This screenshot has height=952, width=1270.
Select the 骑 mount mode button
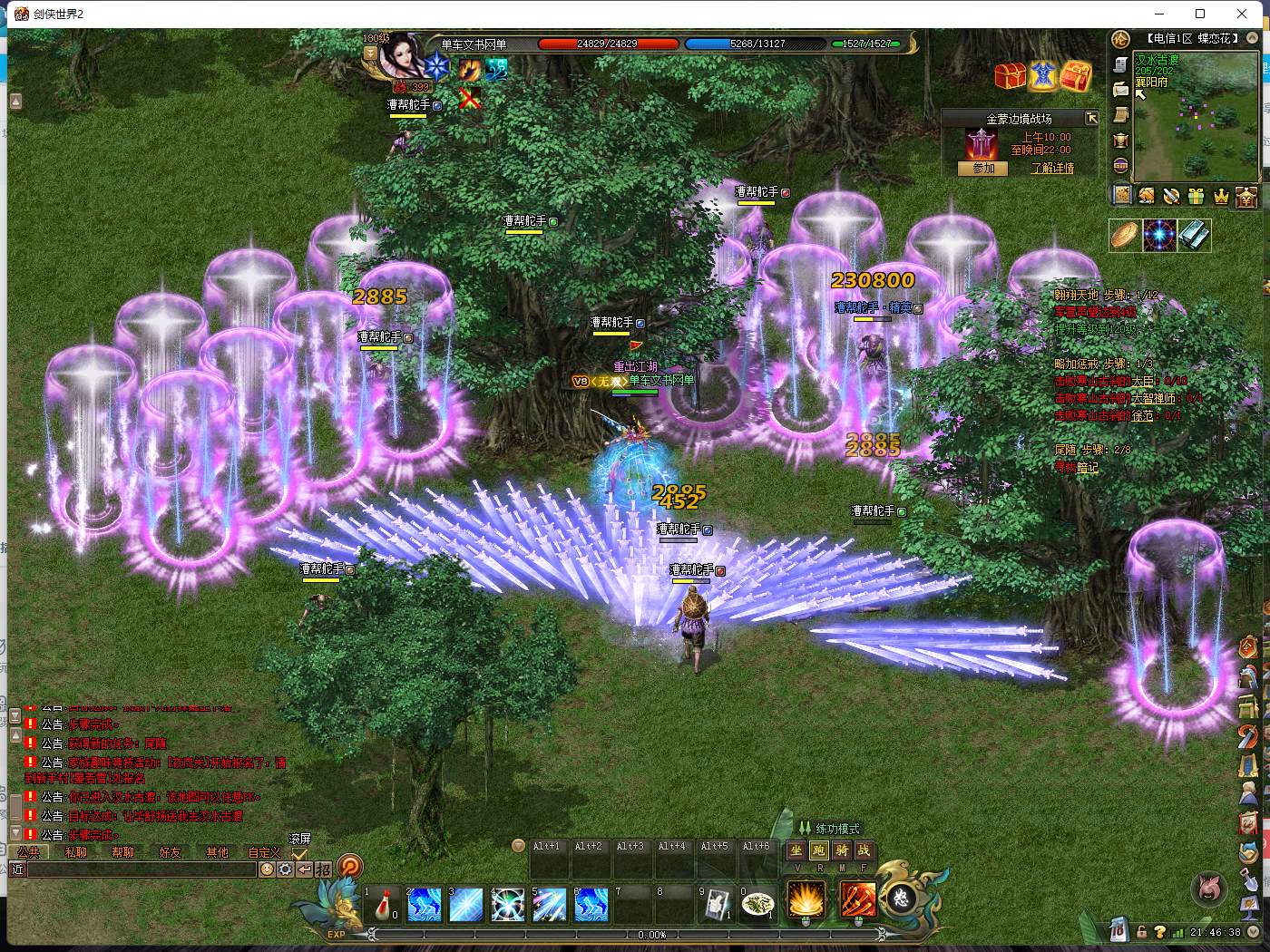pos(842,850)
